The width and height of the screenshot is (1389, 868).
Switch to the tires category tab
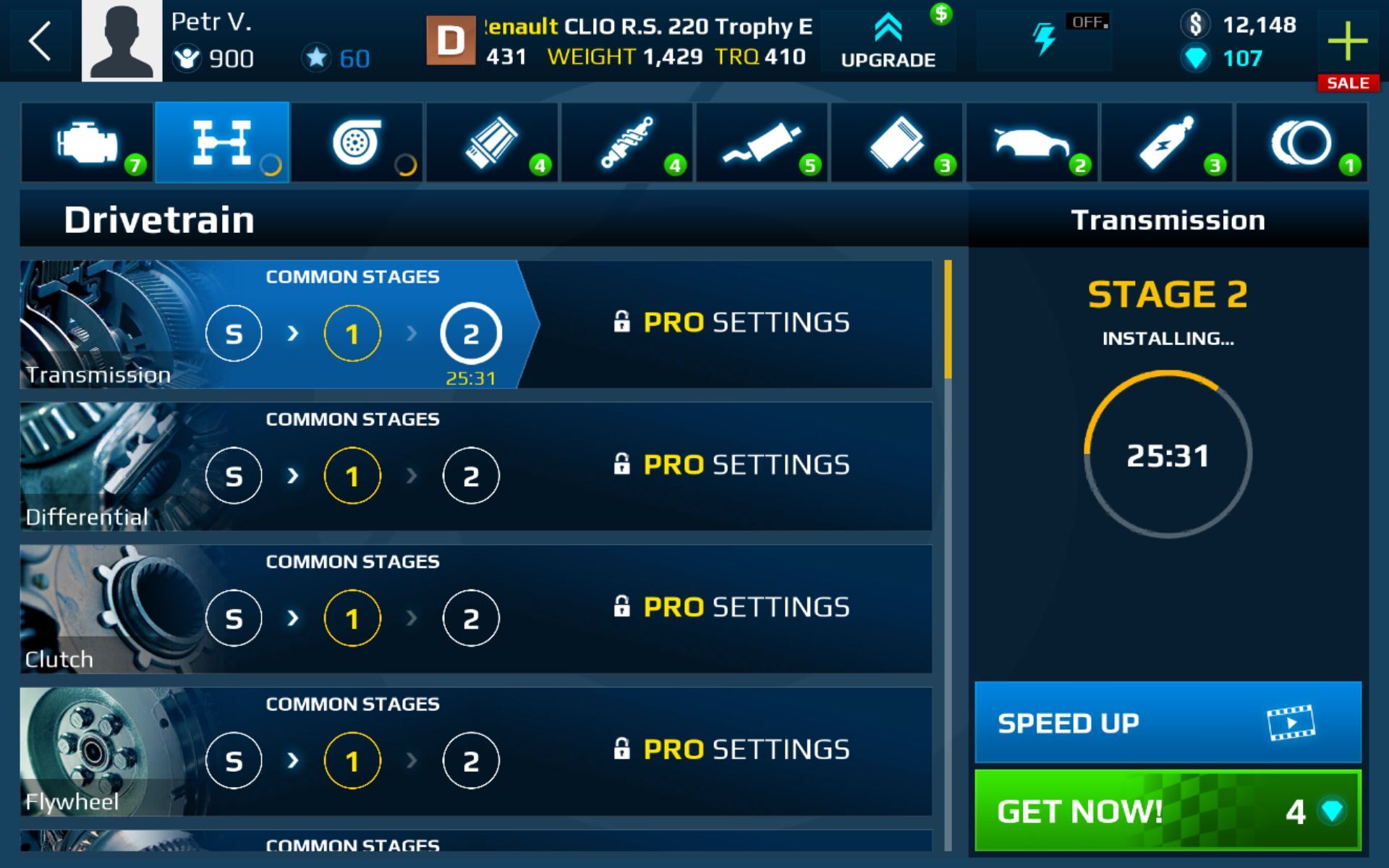point(1301,142)
